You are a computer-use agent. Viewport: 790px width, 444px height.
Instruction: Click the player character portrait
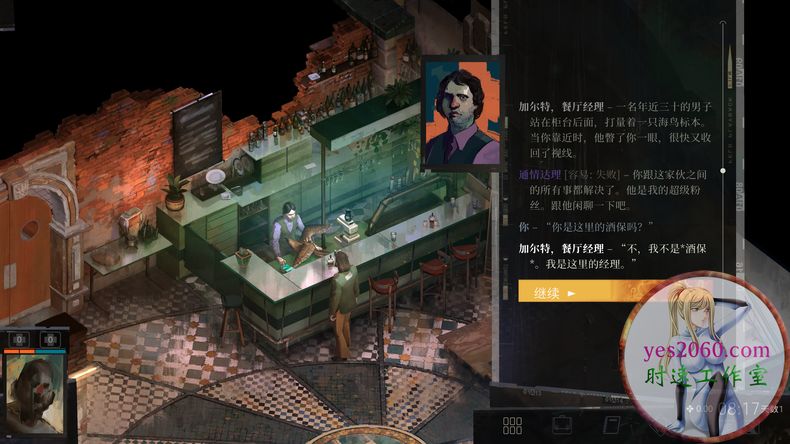34,393
